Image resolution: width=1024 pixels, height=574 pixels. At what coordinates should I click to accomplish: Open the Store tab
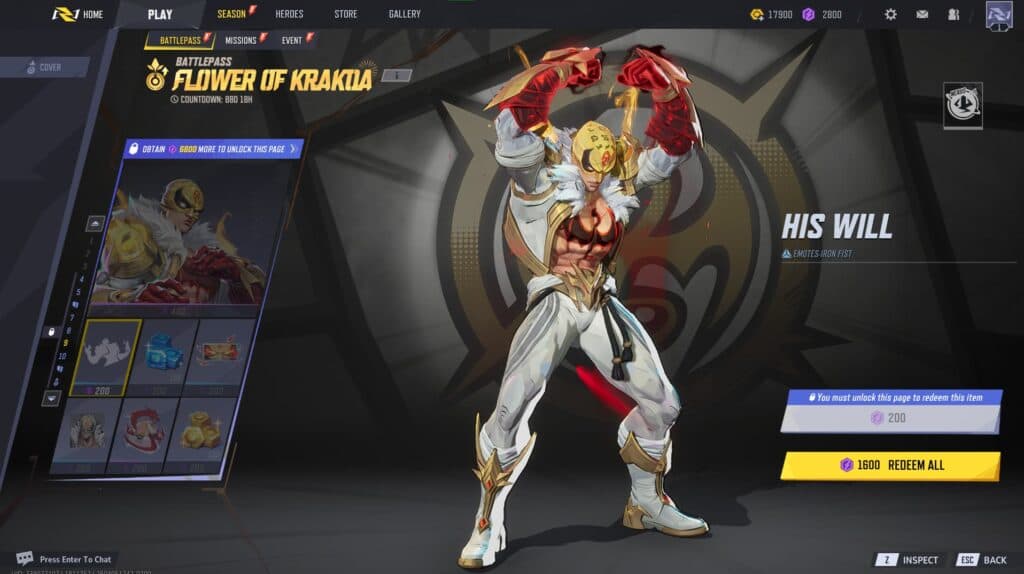pyautogui.click(x=345, y=14)
